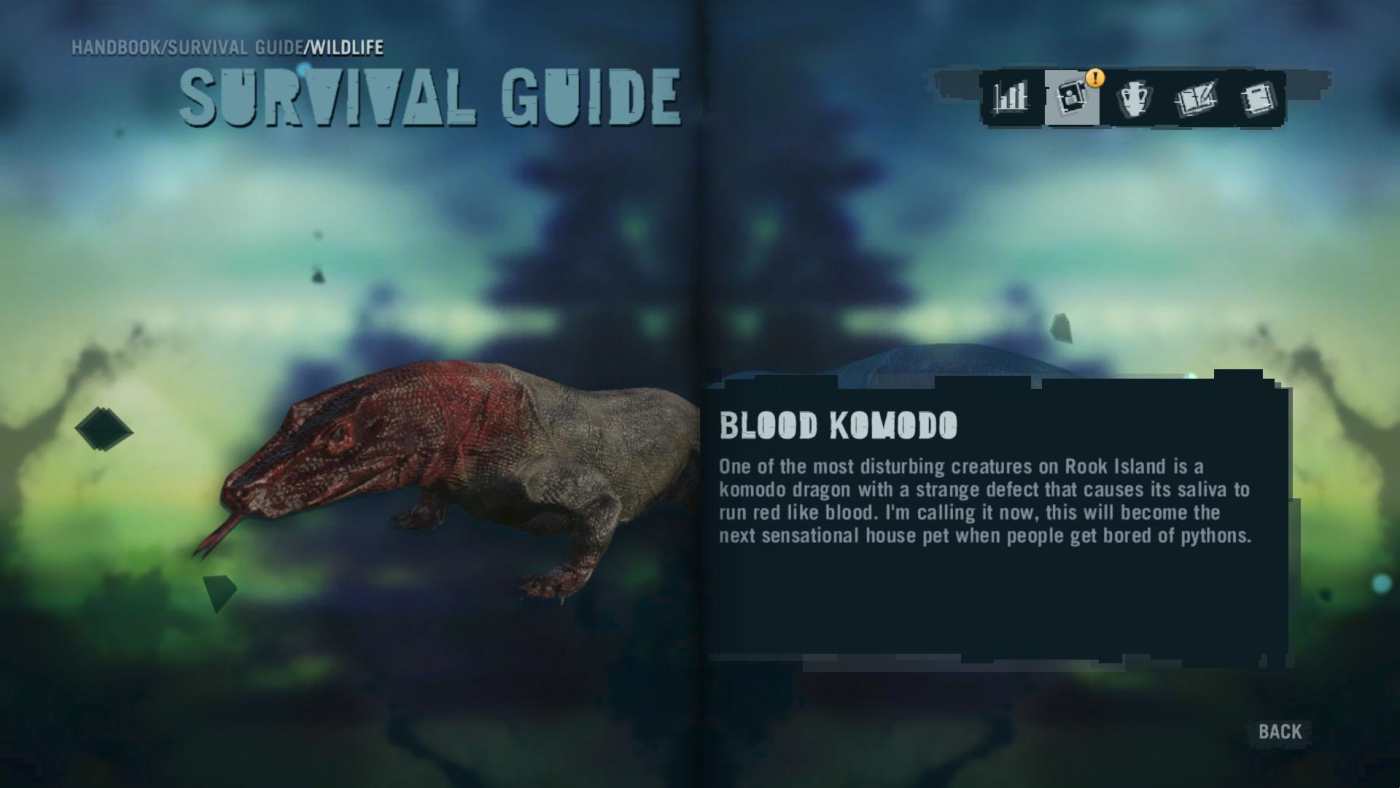Click the dark diamond shape on left page
The width and height of the screenshot is (1400, 788).
pyautogui.click(x=105, y=428)
